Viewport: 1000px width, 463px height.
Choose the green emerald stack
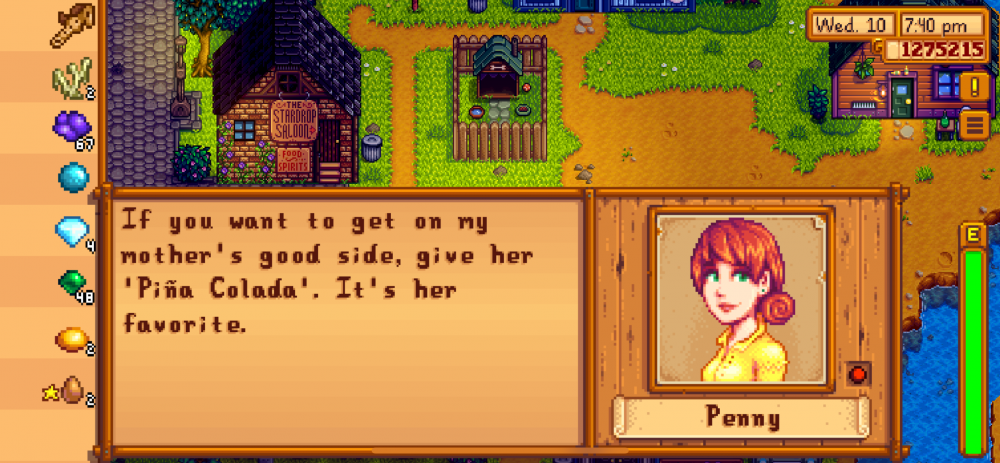[72, 285]
